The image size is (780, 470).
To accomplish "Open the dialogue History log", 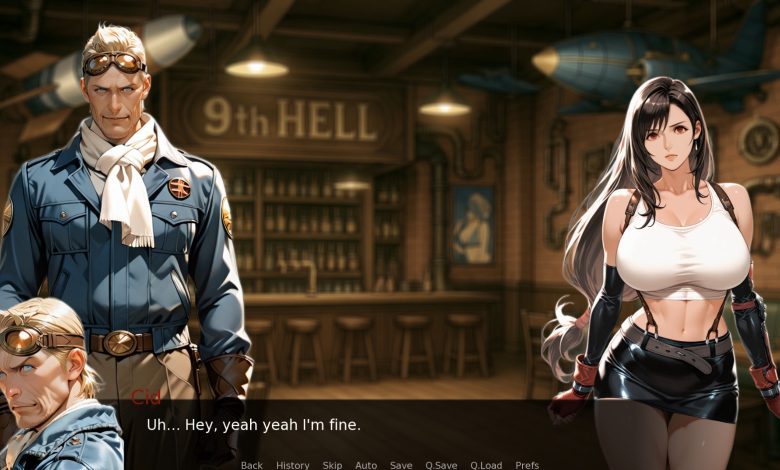I will [x=292, y=465].
